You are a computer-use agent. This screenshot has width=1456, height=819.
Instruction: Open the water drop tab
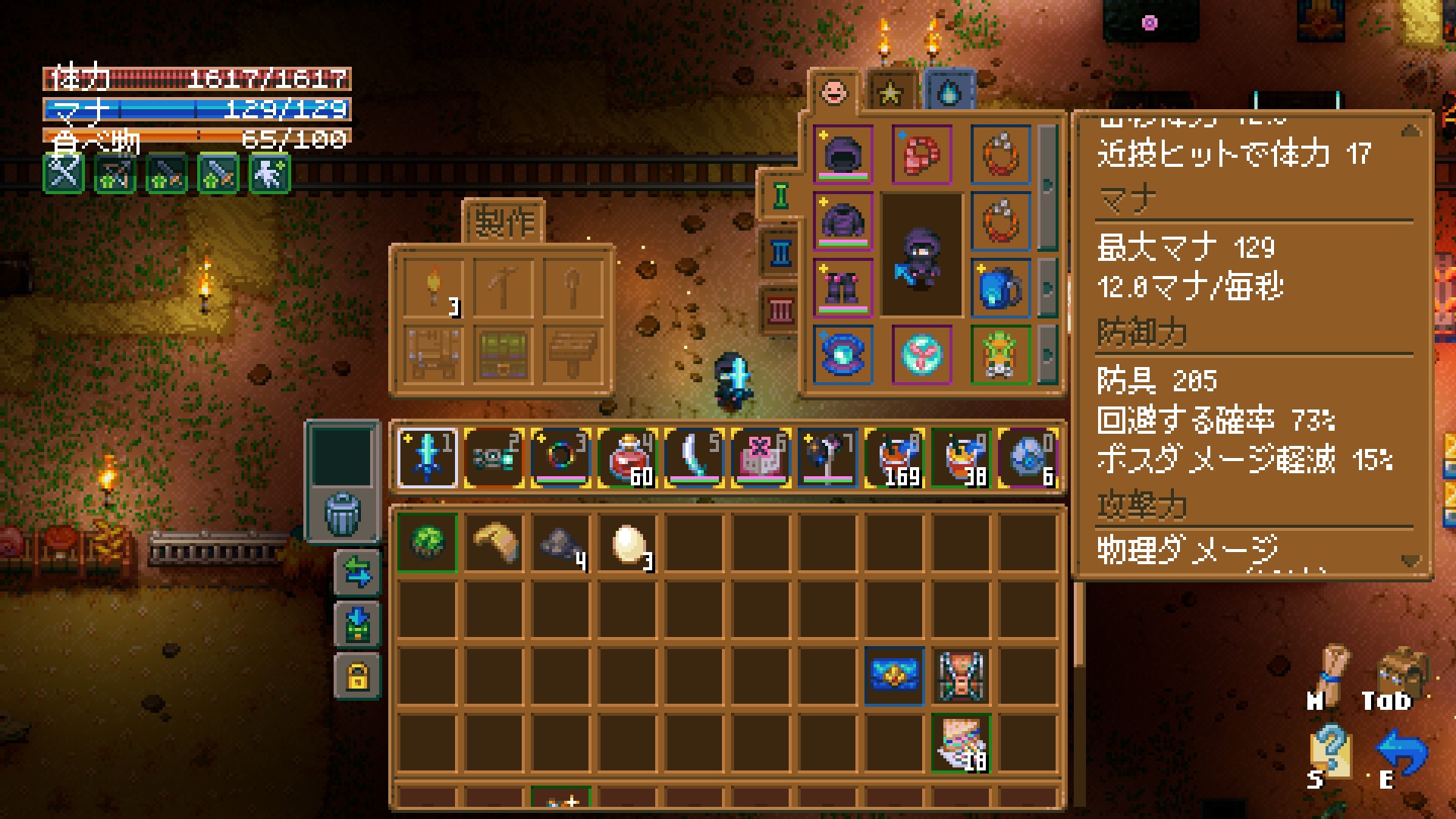tap(949, 93)
